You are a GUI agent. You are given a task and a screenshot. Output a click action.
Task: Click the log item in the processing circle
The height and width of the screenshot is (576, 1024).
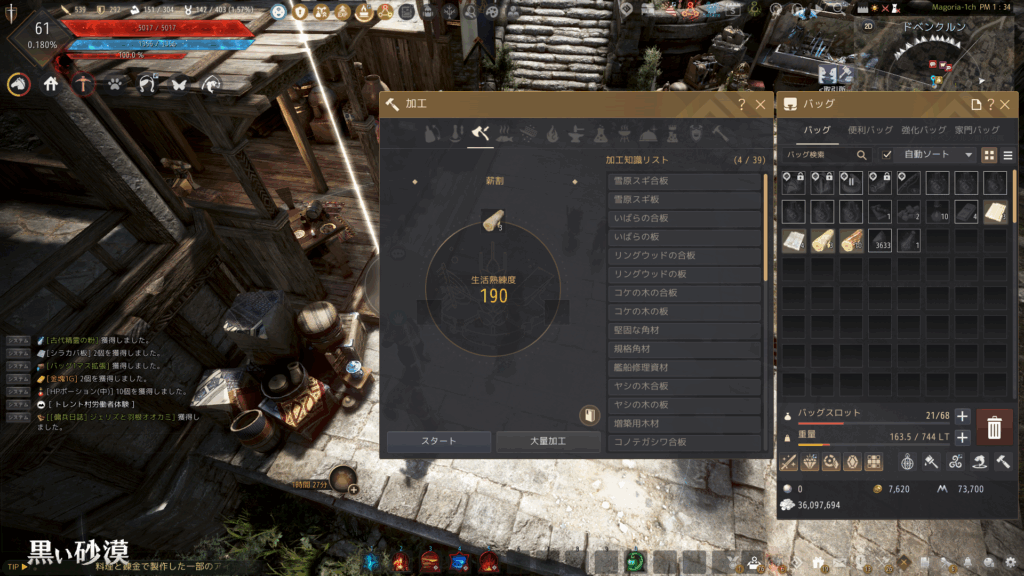pyautogui.click(x=493, y=221)
